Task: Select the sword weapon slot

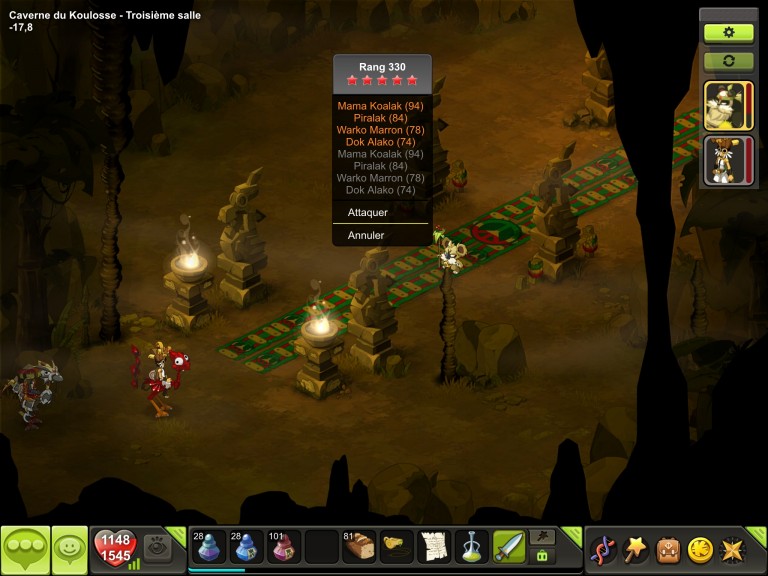Action: point(509,547)
